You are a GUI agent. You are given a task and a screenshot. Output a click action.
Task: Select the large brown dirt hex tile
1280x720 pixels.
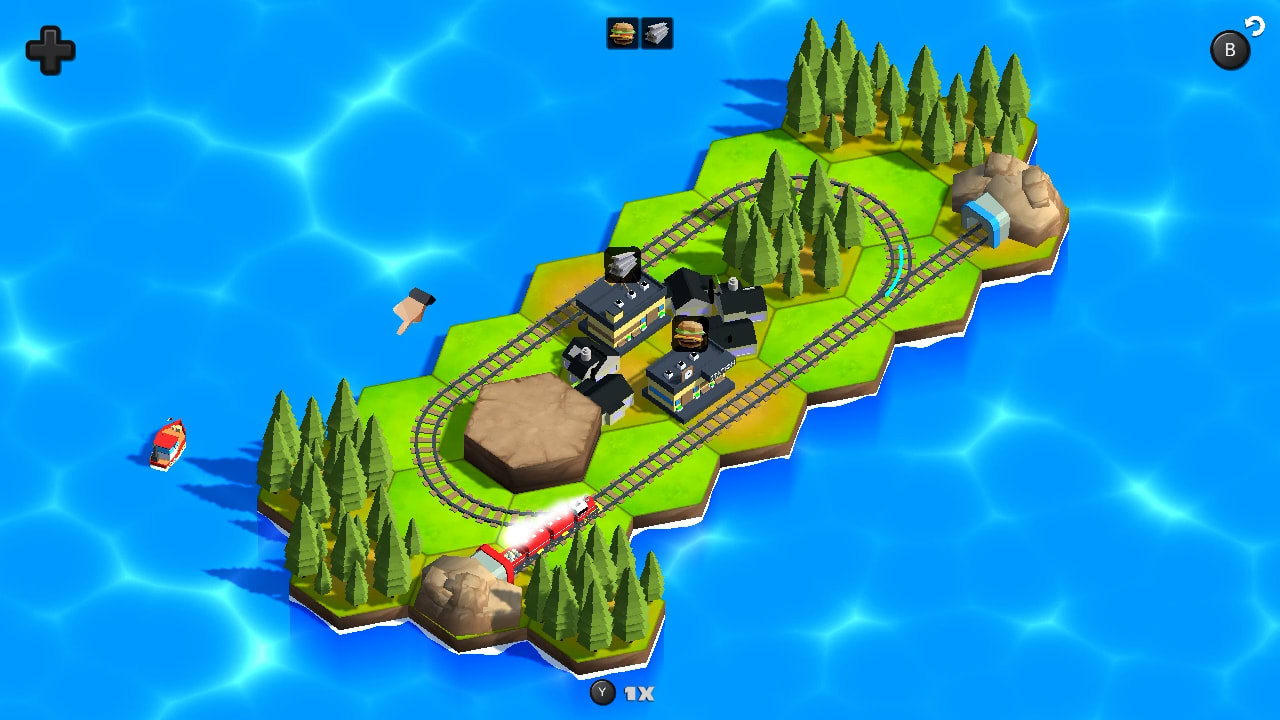[x=530, y=420]
